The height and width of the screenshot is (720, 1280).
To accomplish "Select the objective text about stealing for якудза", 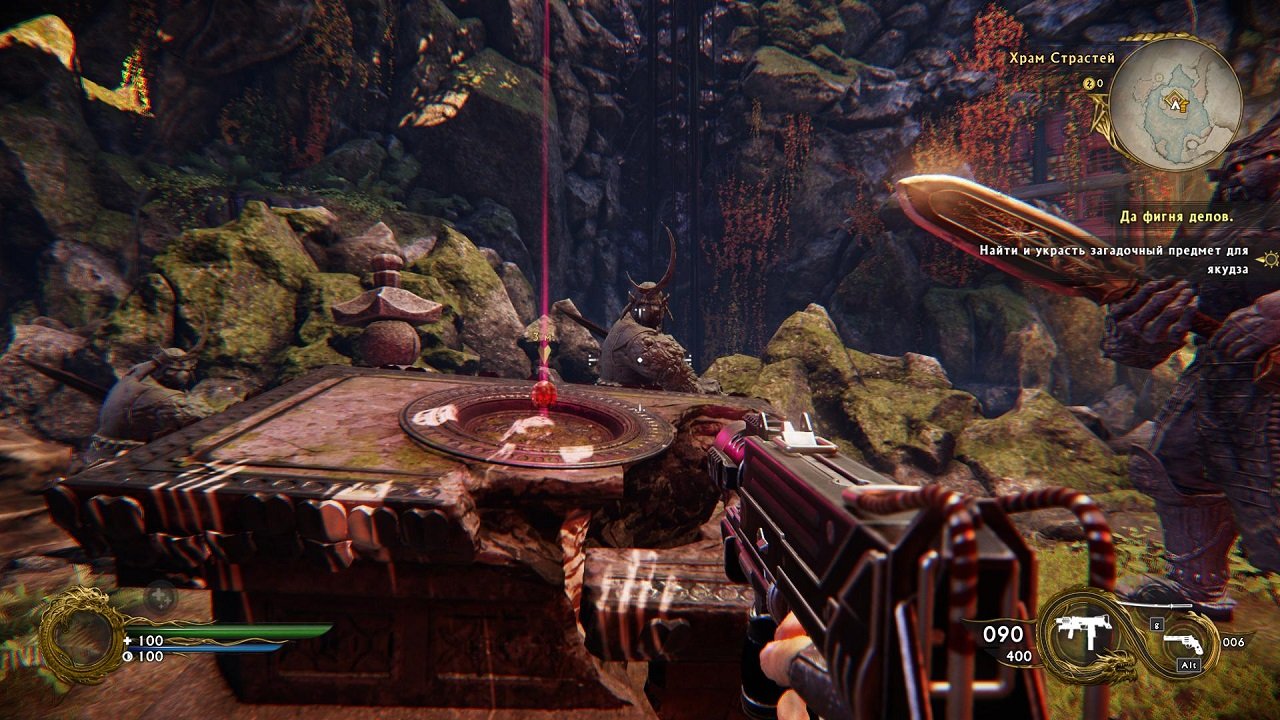I will click(x=1114, y=249).
